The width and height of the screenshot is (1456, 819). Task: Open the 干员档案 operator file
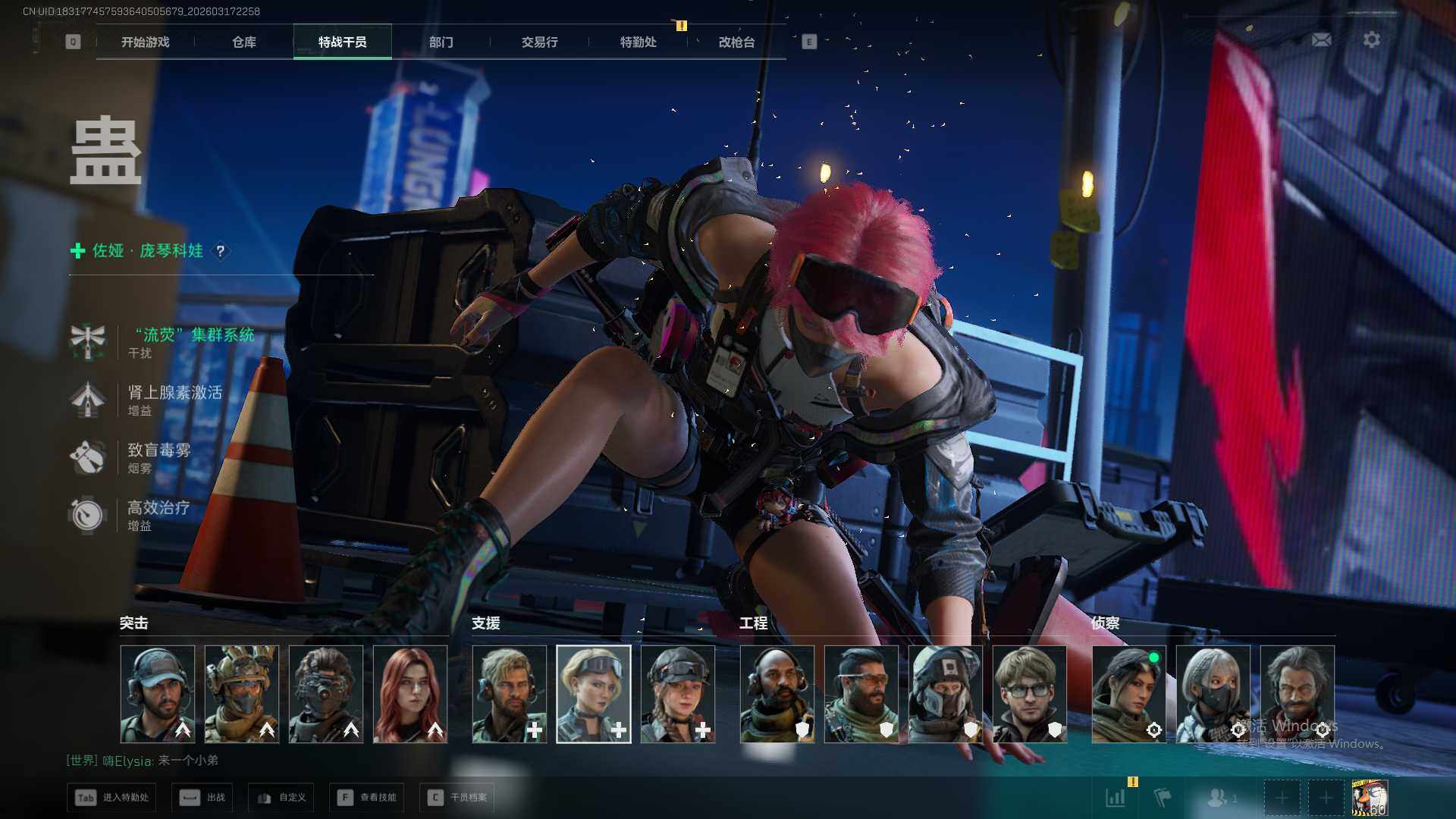tap(457, 798)
